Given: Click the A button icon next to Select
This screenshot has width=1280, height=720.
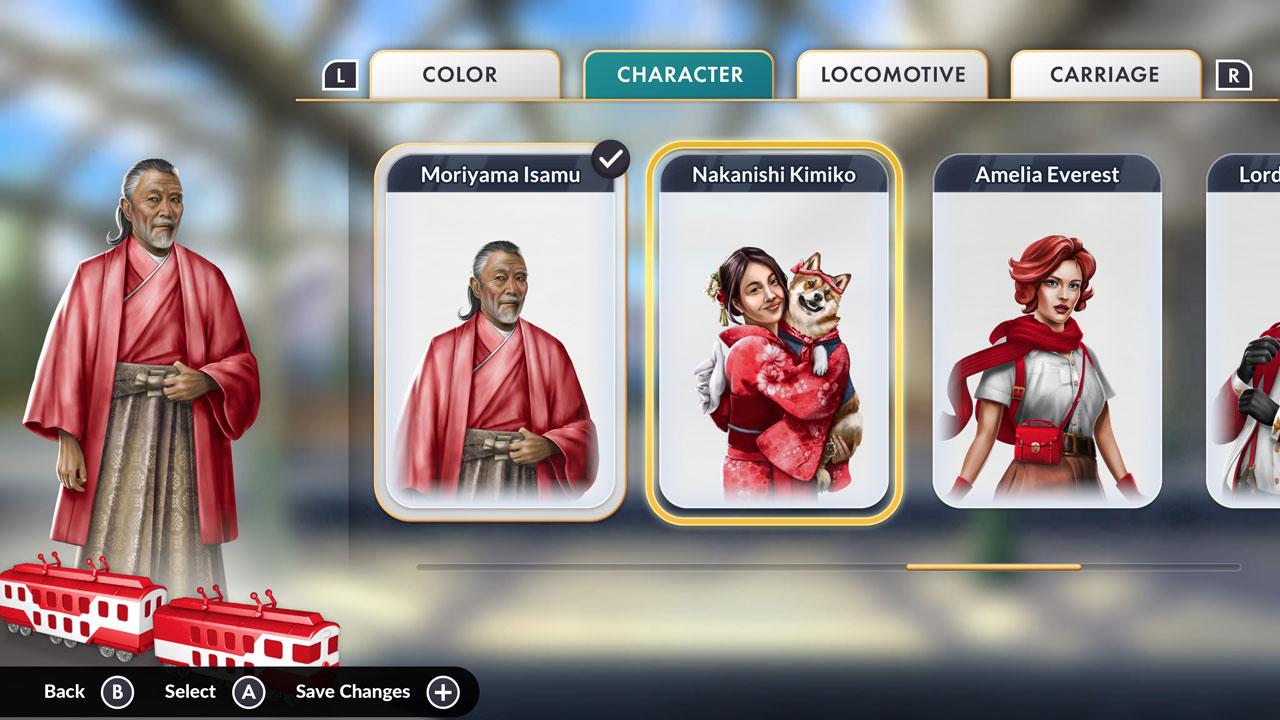Looking at the screenshot, I should (x=248, y=691).
